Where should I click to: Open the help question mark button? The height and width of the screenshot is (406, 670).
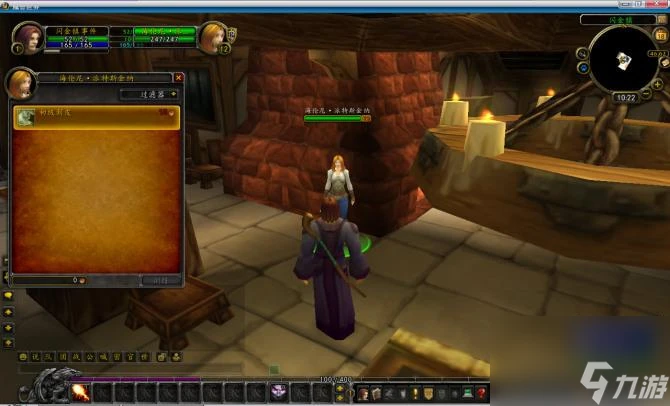coord(481,393)
